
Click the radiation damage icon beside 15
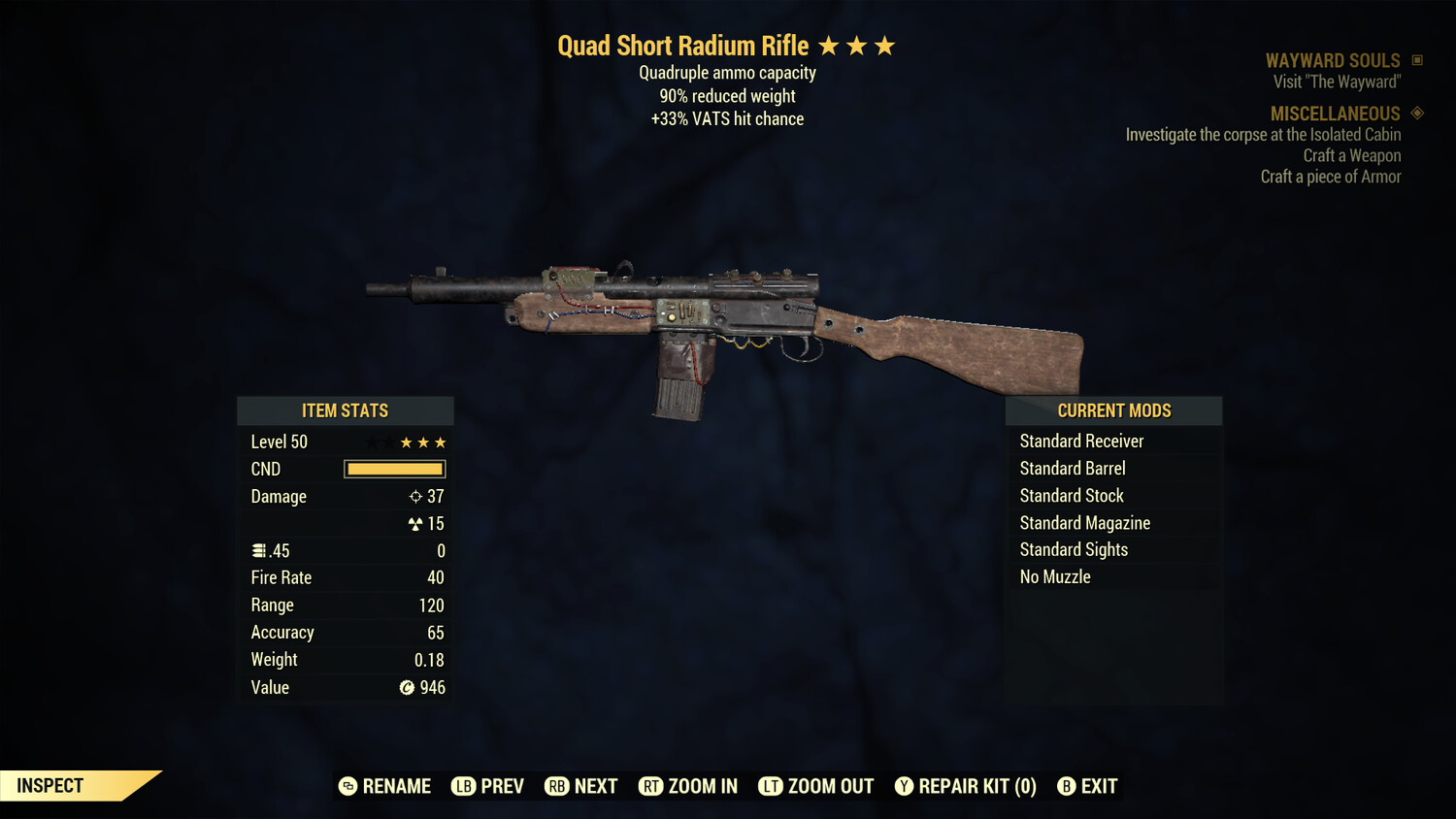[x=416, y=523]
